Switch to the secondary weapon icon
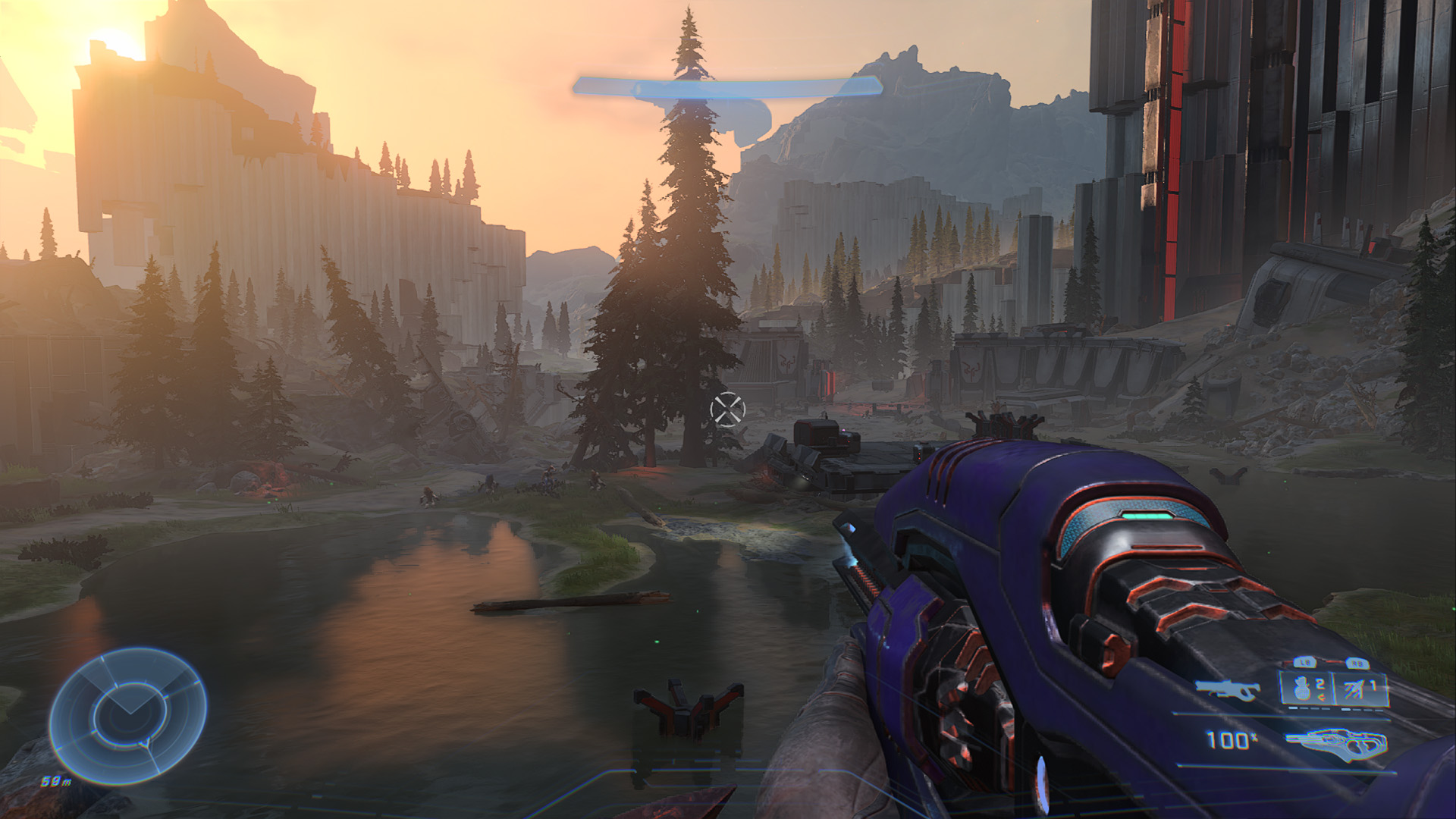 (x=1228, y=689)
